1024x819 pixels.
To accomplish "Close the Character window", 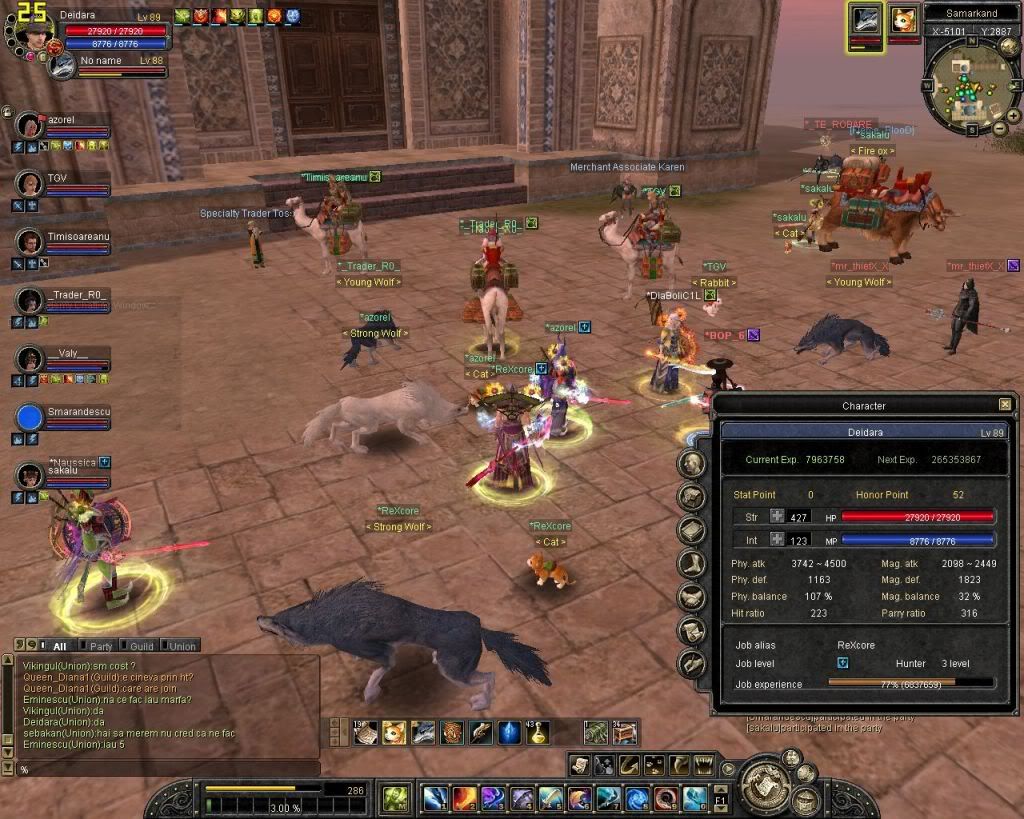I will pyautogui.click(x=1004, y=405).
